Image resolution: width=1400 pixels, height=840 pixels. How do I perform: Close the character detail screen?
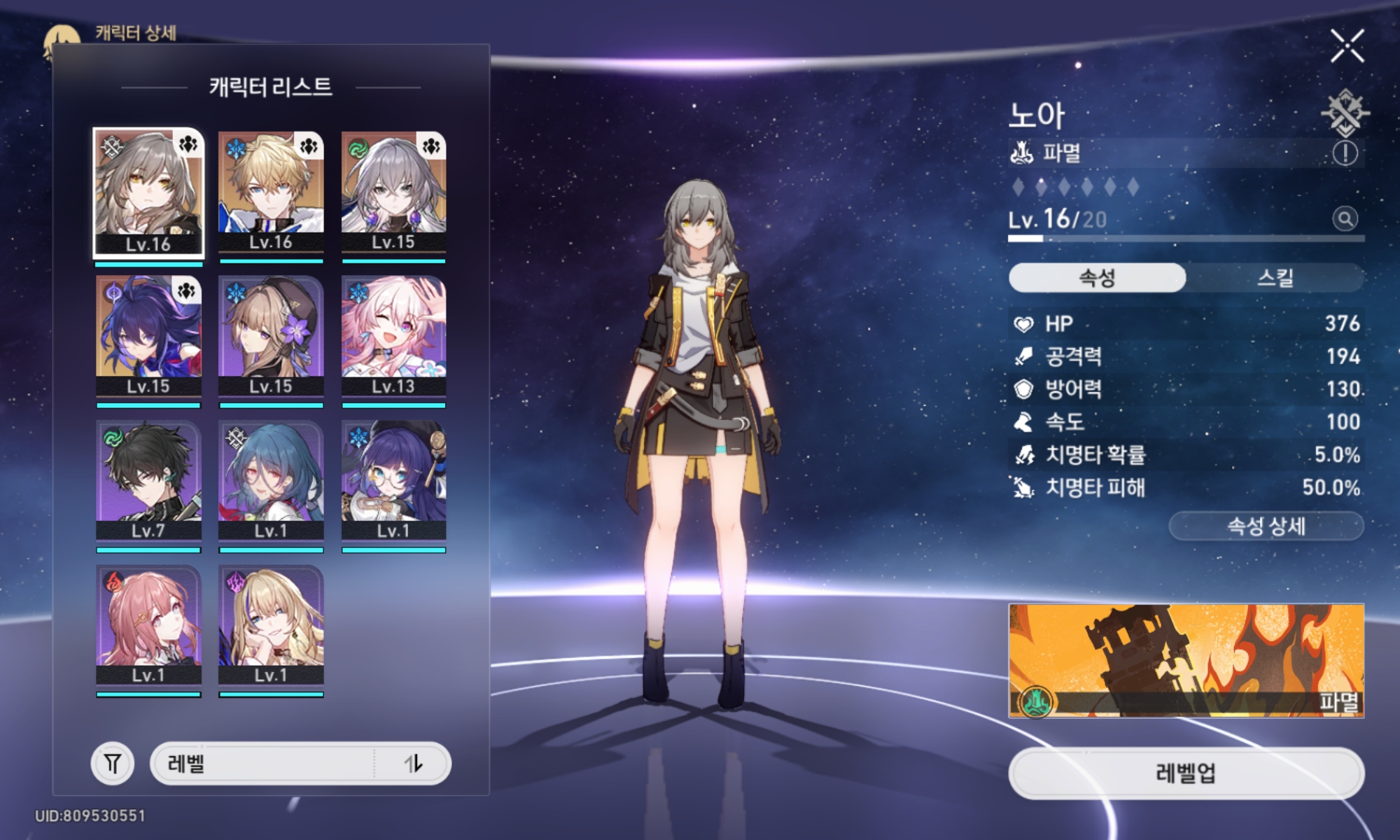[x=1347, y=46]
